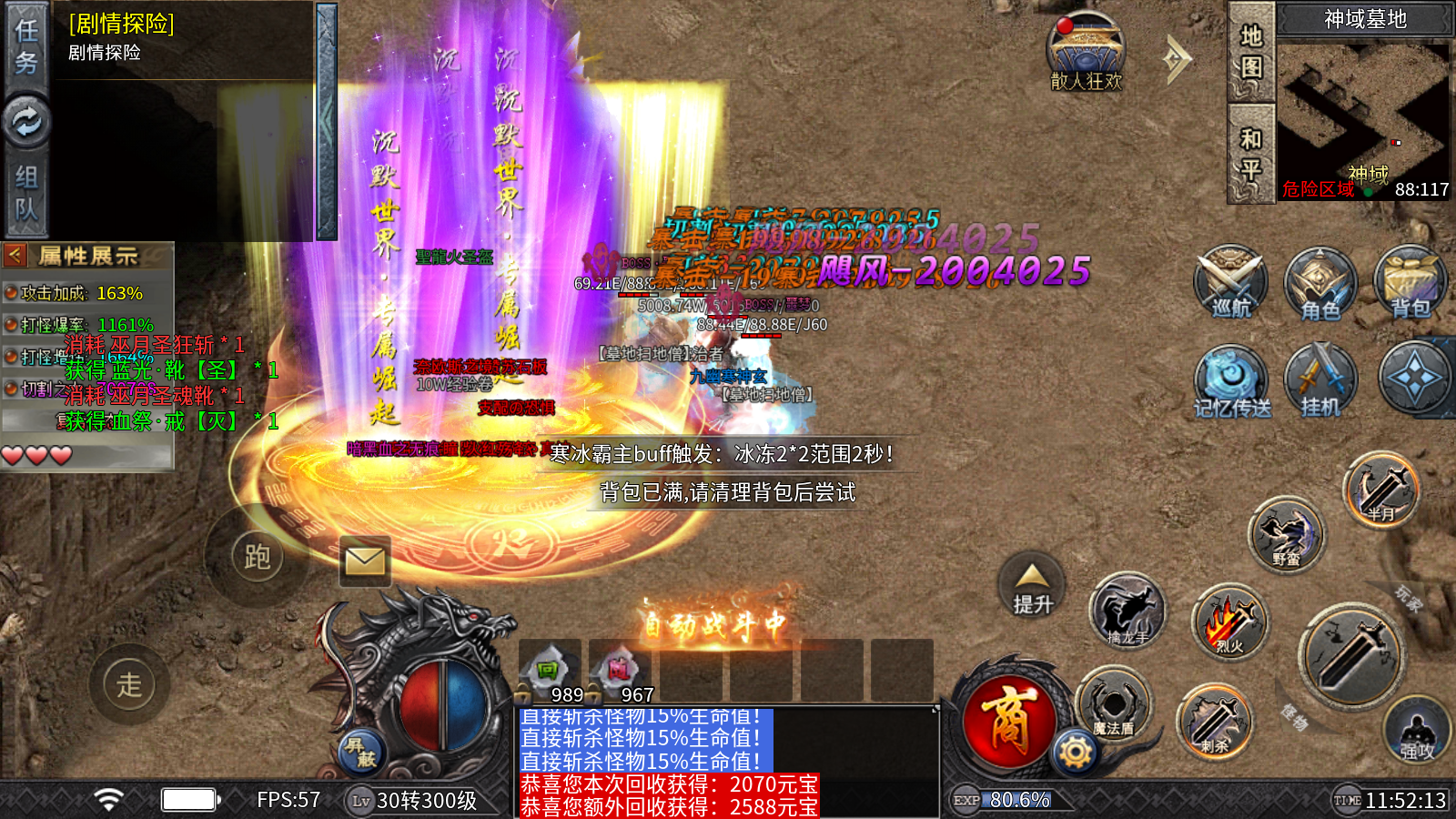Toggle the 和平 attack mode button
This screenshot has width=1456, height=819.
[x=1251, y=153]
